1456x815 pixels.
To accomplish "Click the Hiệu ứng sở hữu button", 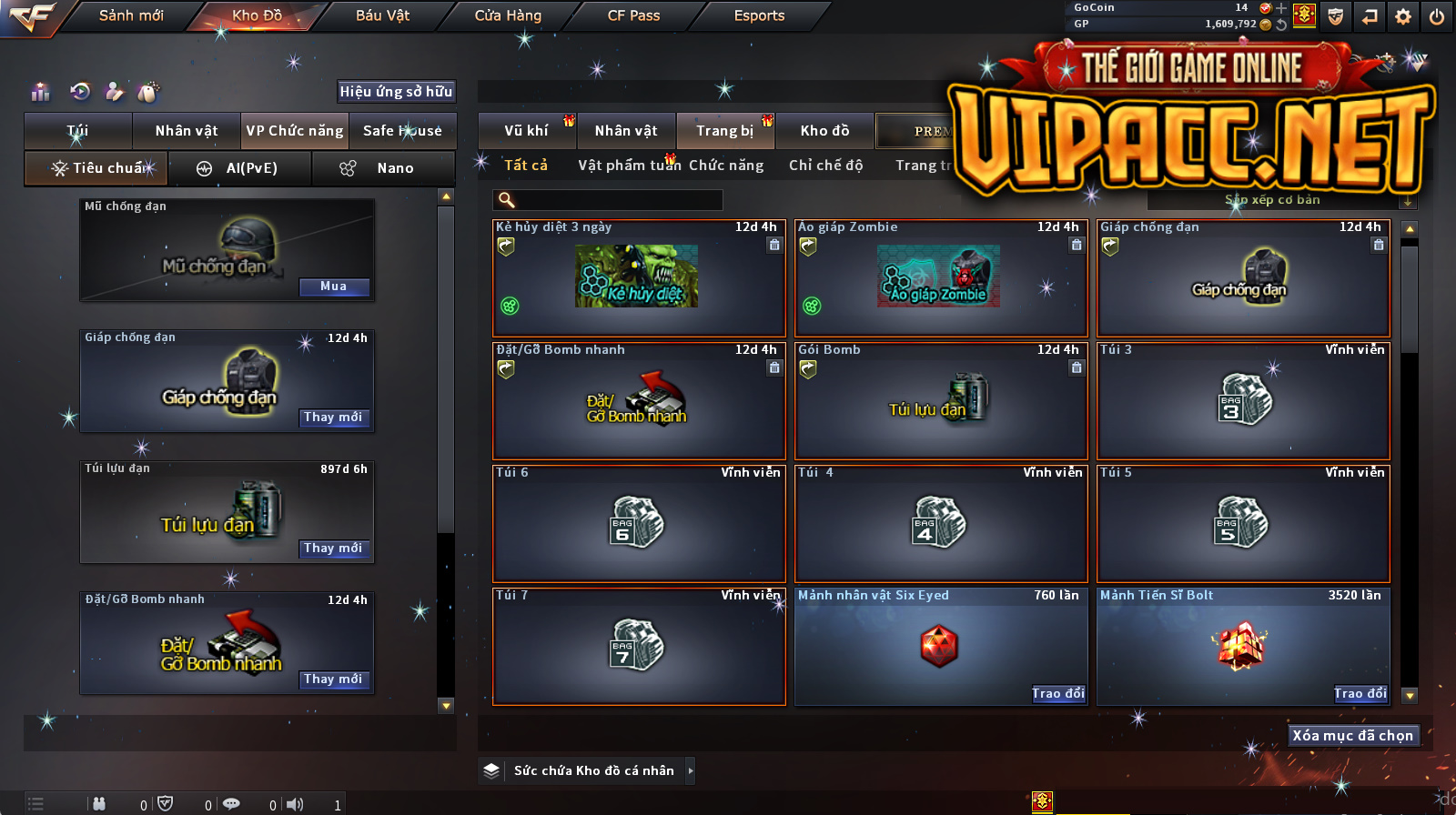I will [396, 91].
